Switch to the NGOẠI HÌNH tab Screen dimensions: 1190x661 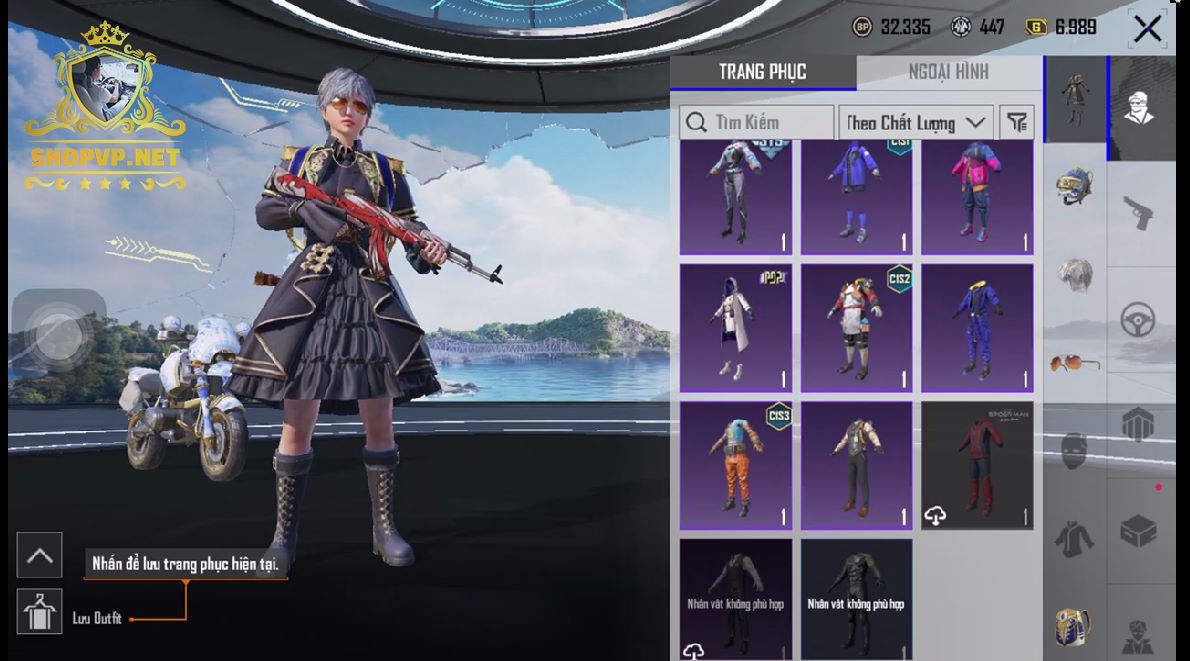[x=948, y=72]
